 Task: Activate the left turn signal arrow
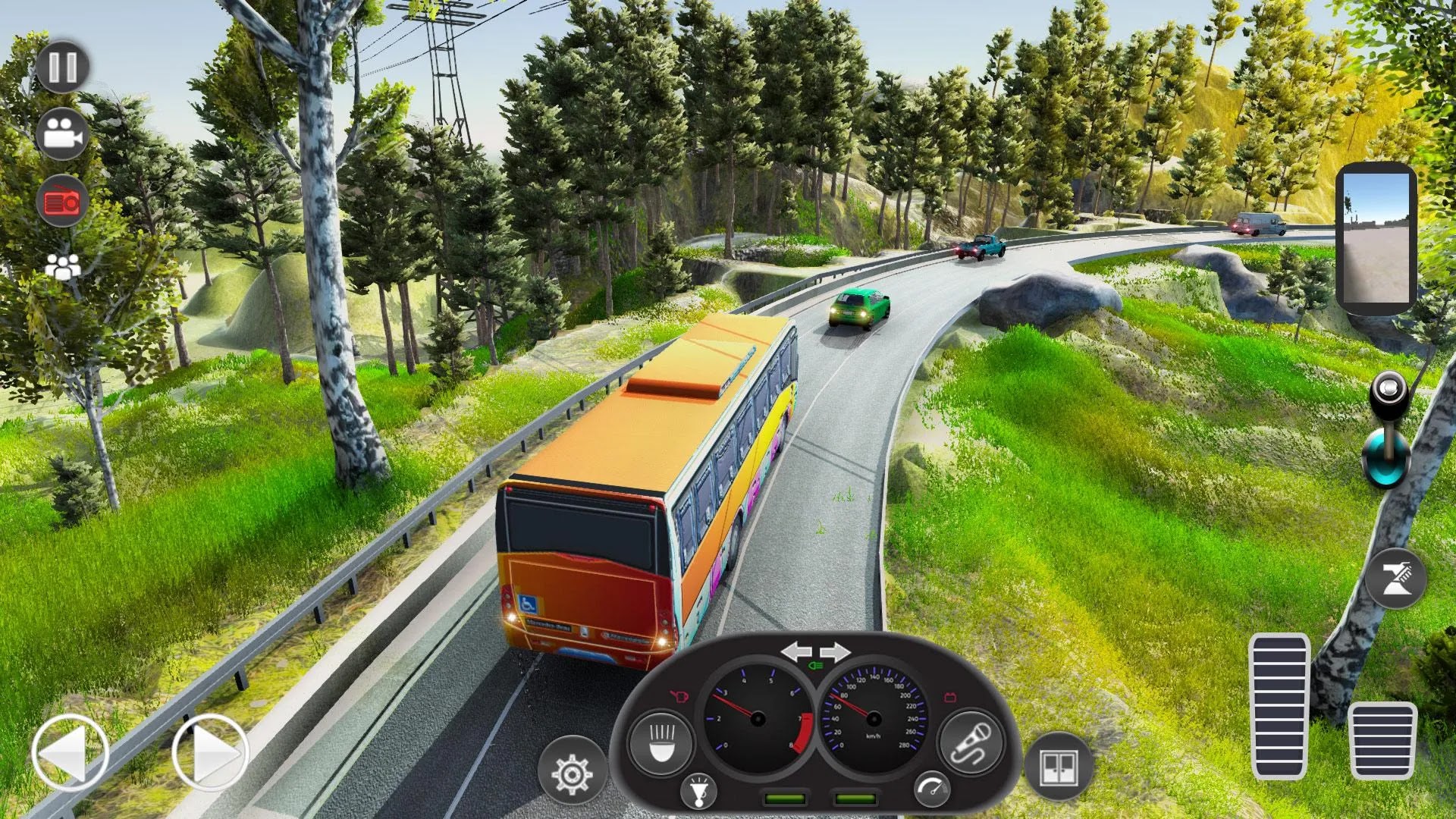[795, 651]
